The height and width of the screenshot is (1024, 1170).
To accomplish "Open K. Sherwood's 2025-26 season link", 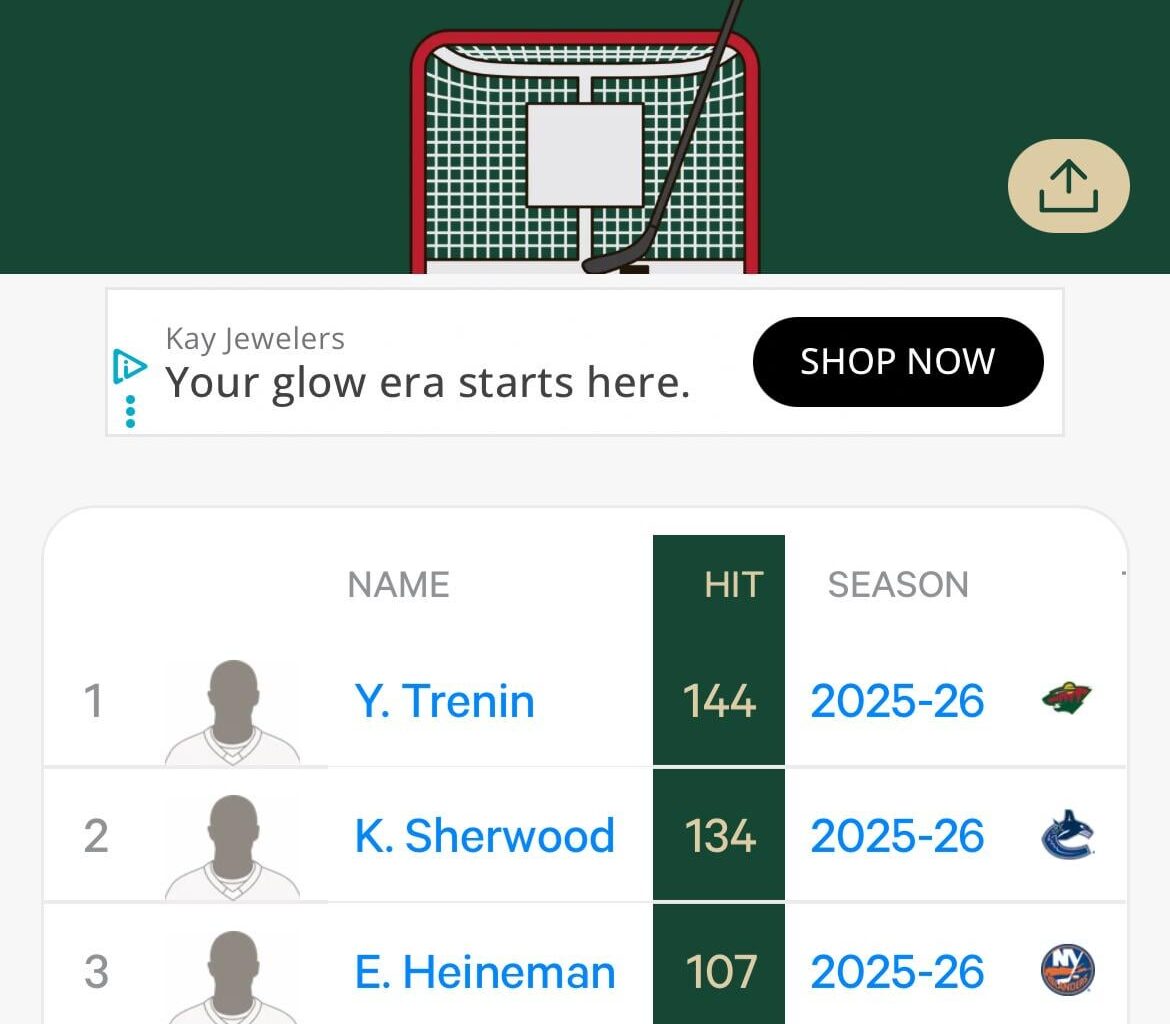I will (x=897, y=836).
